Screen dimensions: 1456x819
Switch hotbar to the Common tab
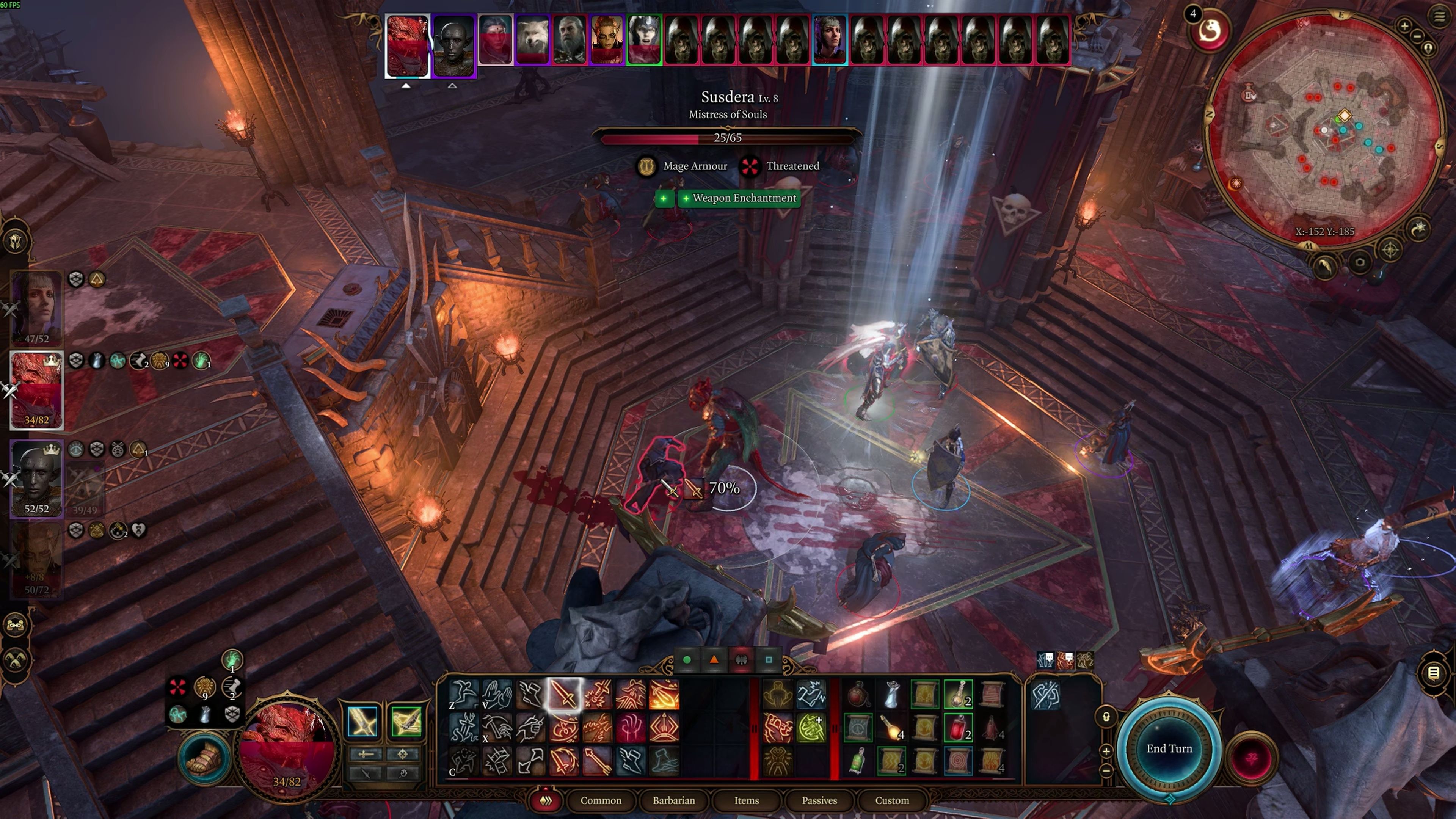[x=600, y=800]
